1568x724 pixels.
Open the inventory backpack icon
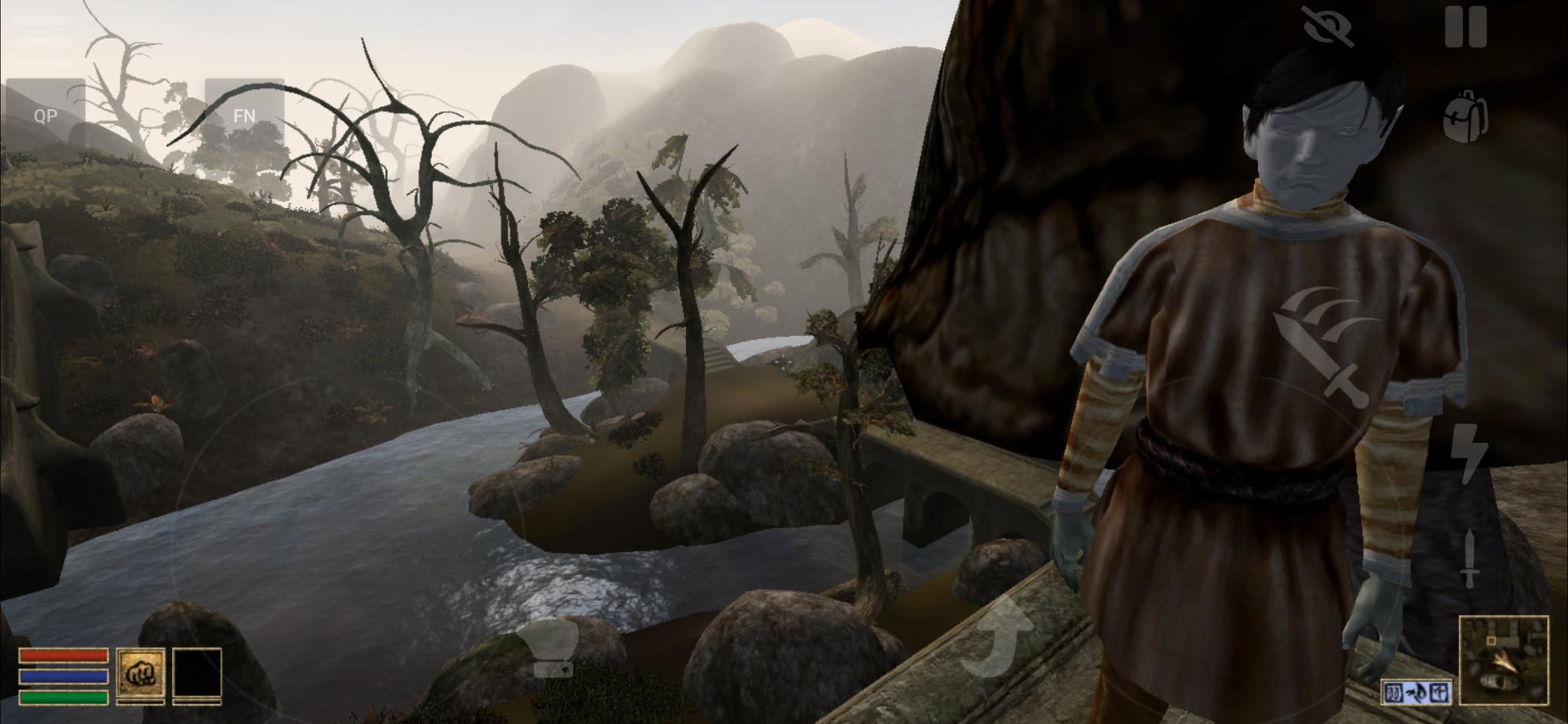[1465, 118]
